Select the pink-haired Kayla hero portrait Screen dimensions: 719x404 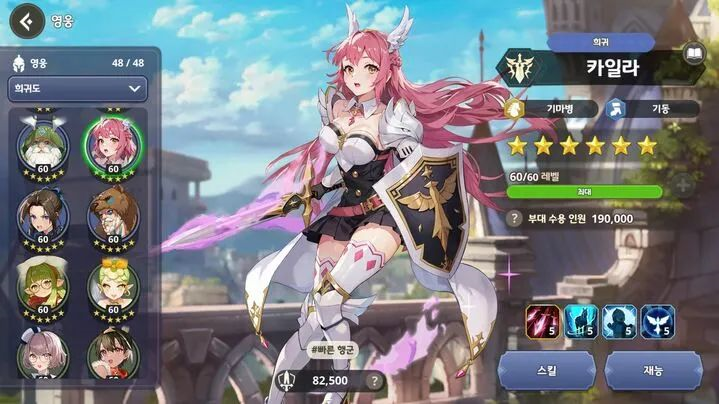coord(111,147)
